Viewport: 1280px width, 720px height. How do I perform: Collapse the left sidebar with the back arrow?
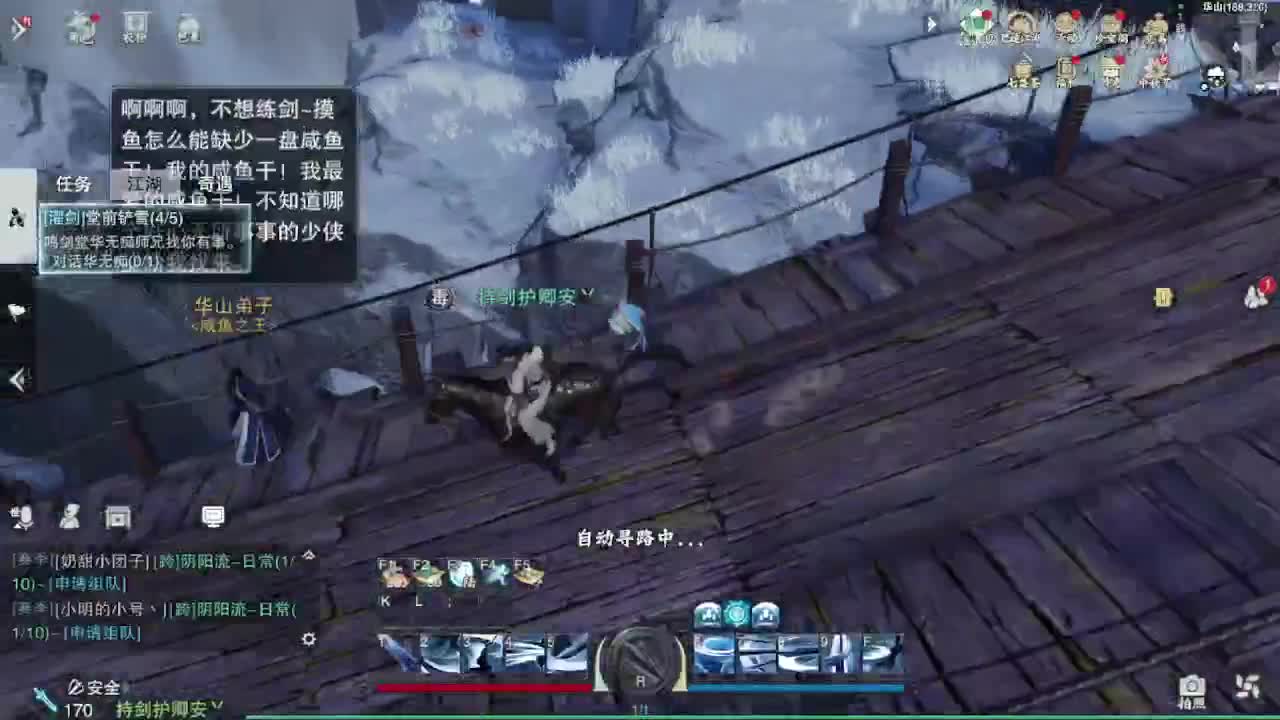pyautogui.click(x=16, y=379)
